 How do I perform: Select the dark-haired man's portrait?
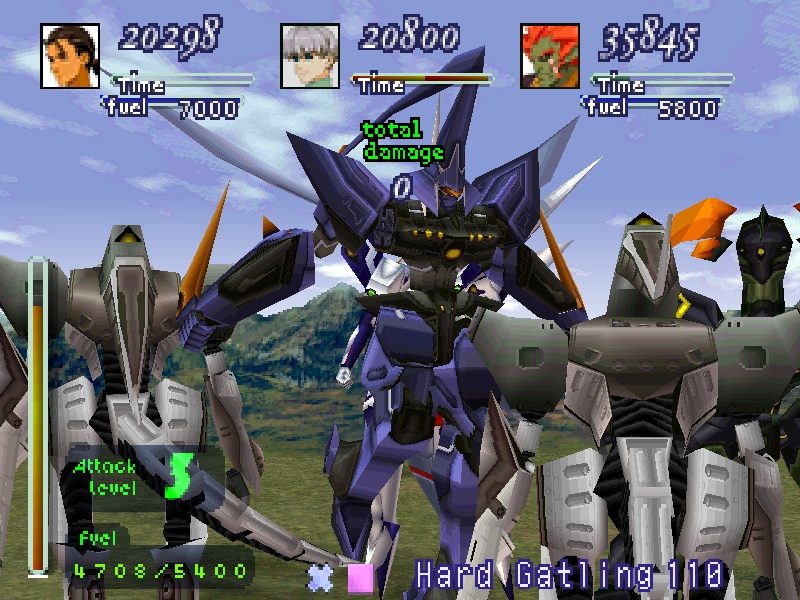[x=70, y=56]
